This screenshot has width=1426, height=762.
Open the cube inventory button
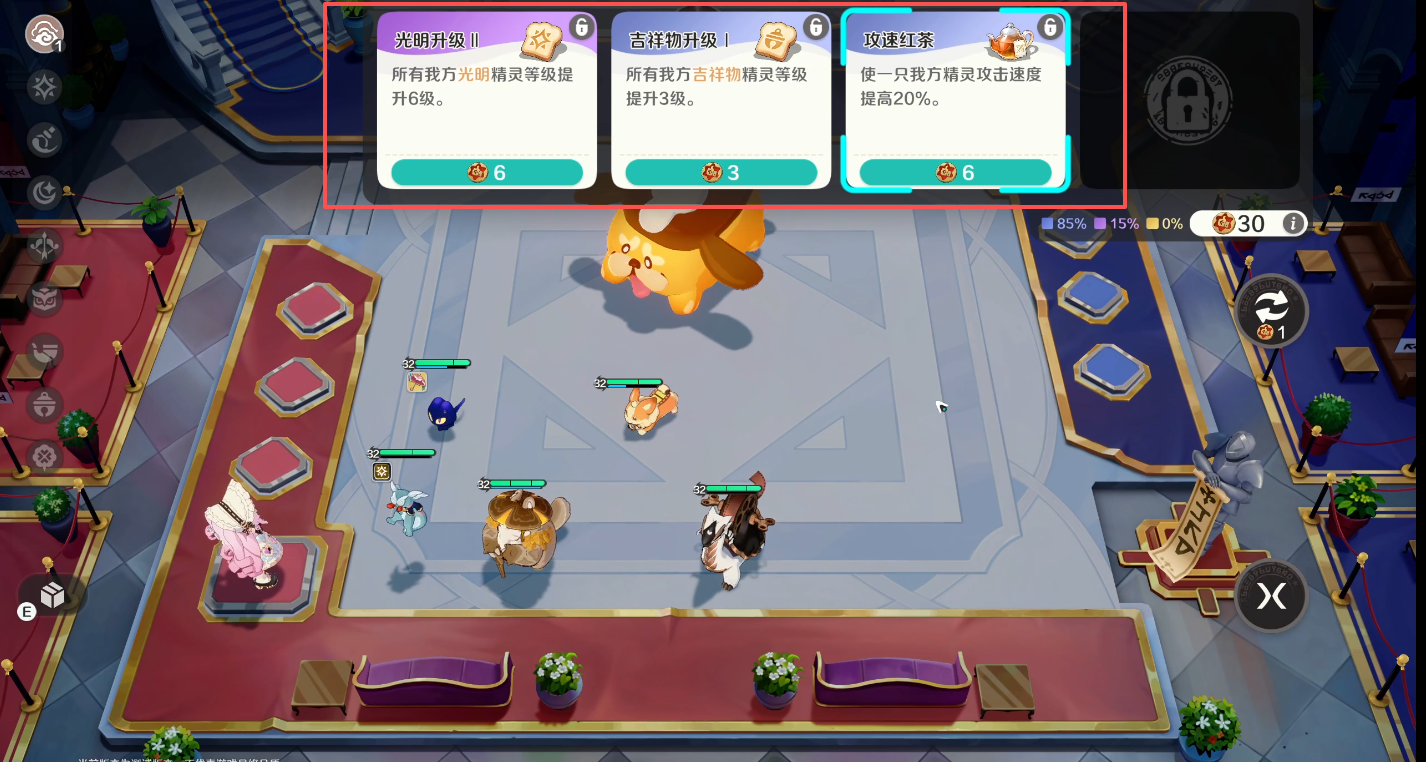[x=52, y=596]
